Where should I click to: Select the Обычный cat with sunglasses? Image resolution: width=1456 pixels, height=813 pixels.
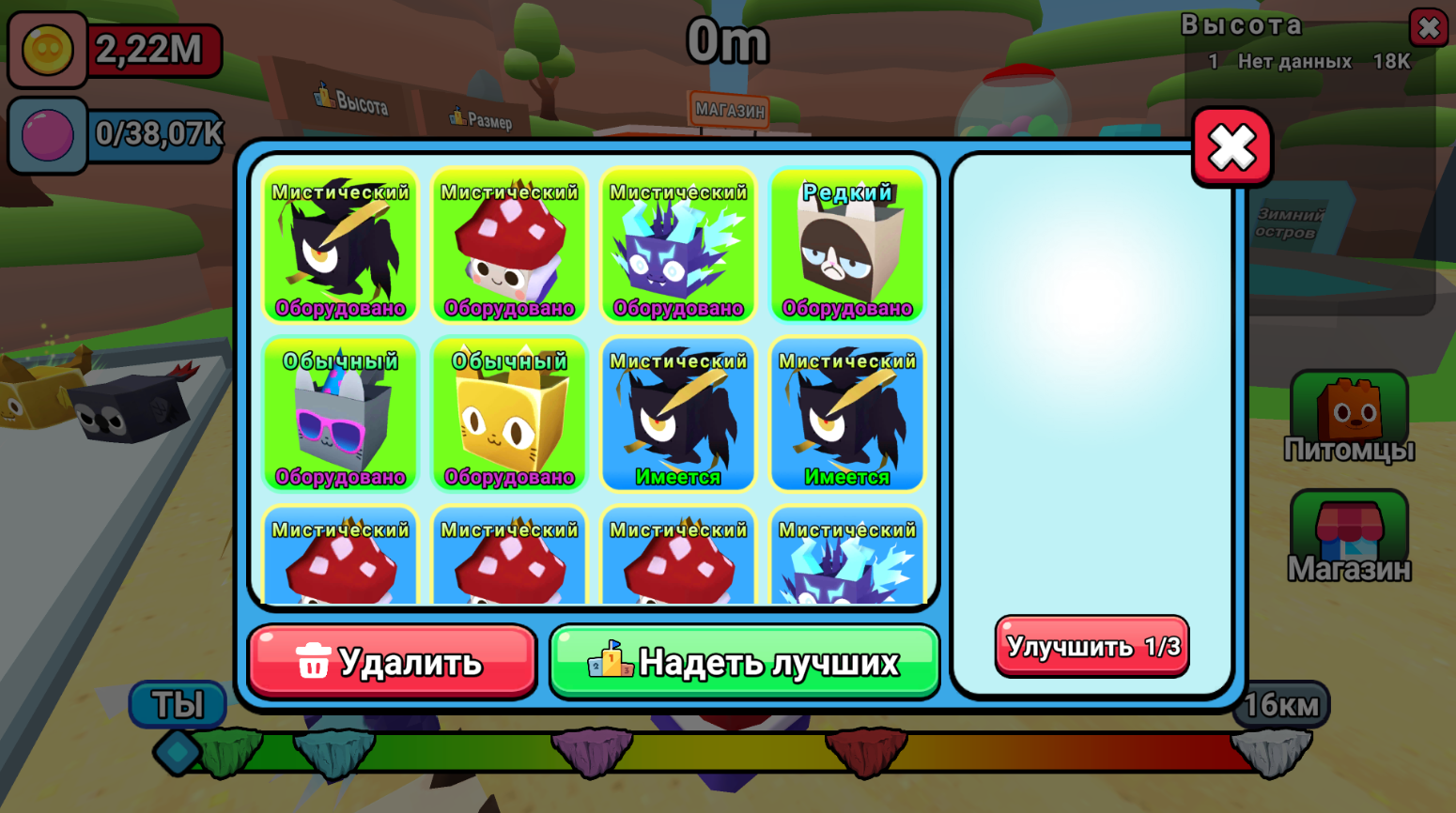[x=339, y=415]
